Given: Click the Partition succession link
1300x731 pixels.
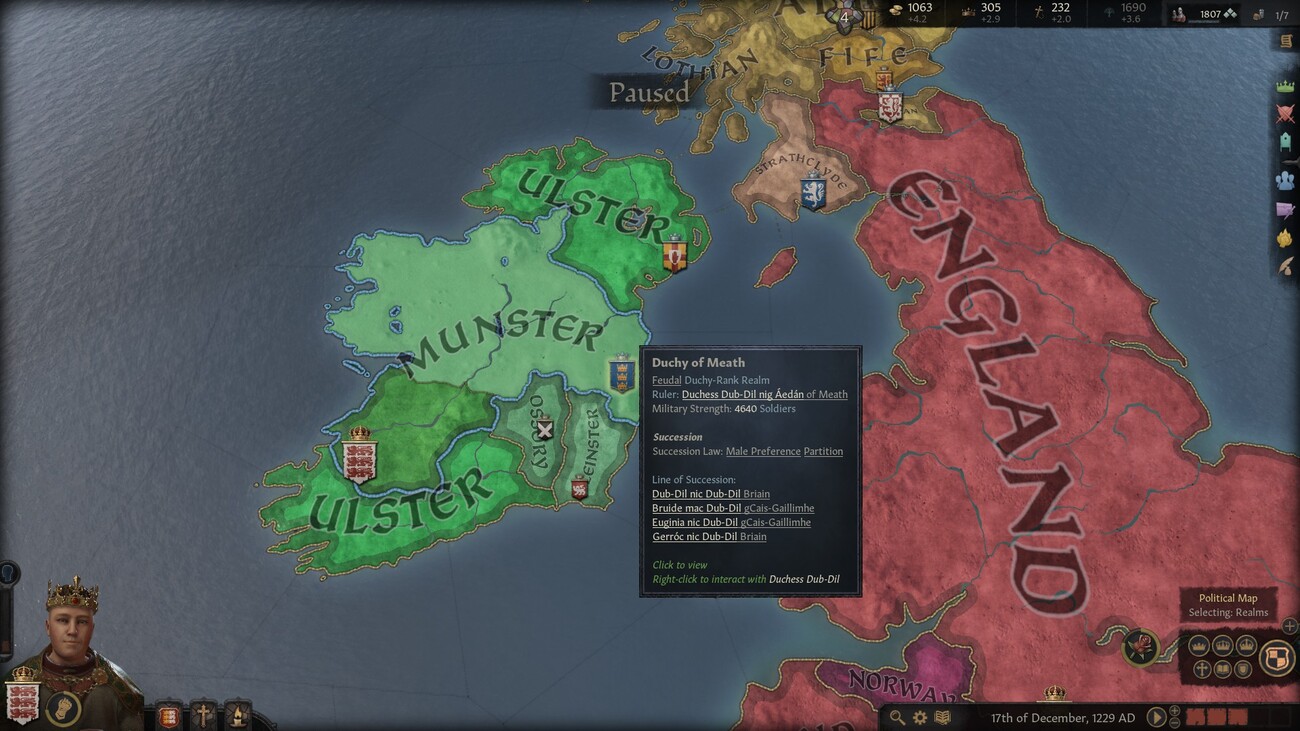Looking at the screenshot, I should click(x=823, y=451).
